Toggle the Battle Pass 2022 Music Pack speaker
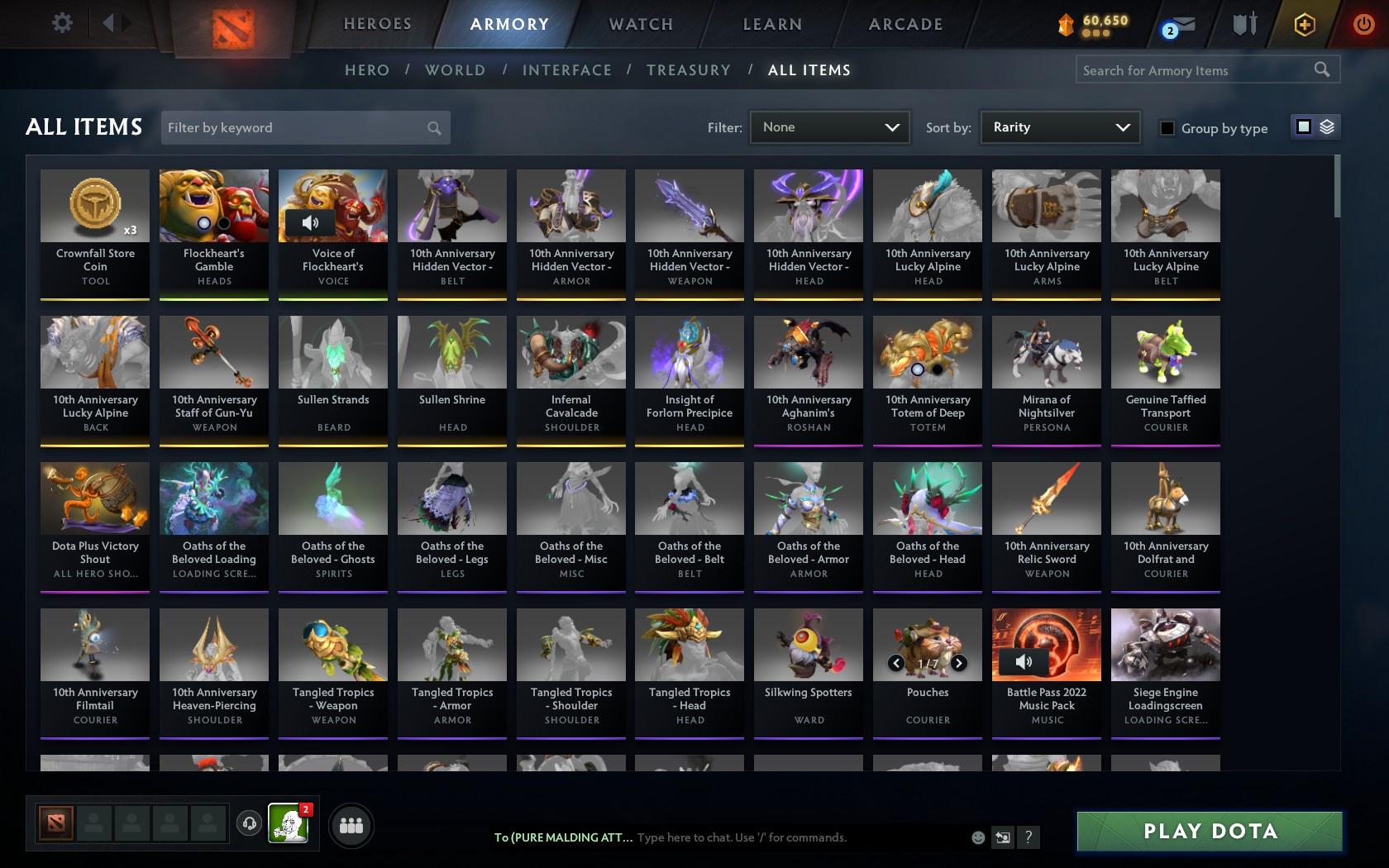1389x868 pixels. click(1025, 662)
